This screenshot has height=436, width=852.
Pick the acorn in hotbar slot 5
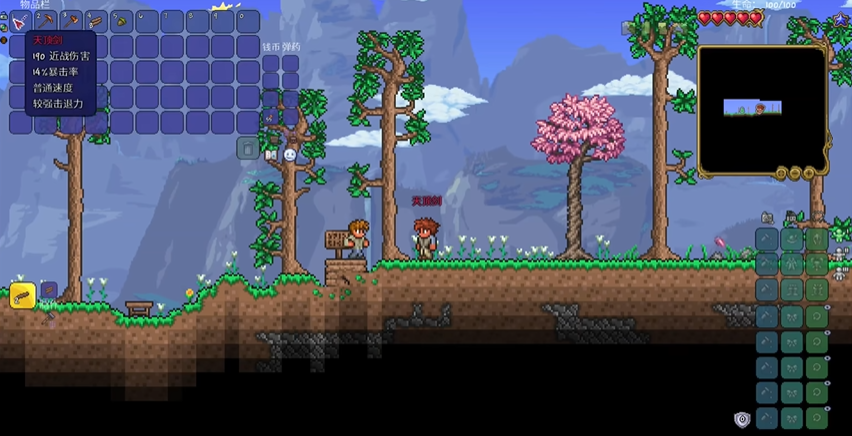122,21
